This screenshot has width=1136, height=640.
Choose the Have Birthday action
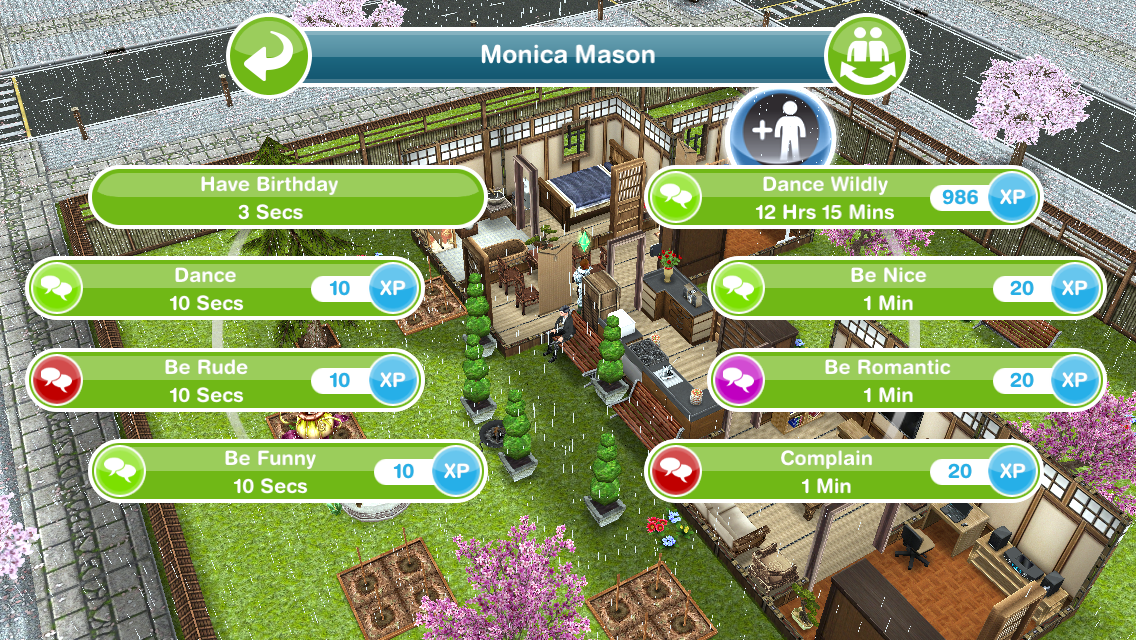(x=288, y=198)
